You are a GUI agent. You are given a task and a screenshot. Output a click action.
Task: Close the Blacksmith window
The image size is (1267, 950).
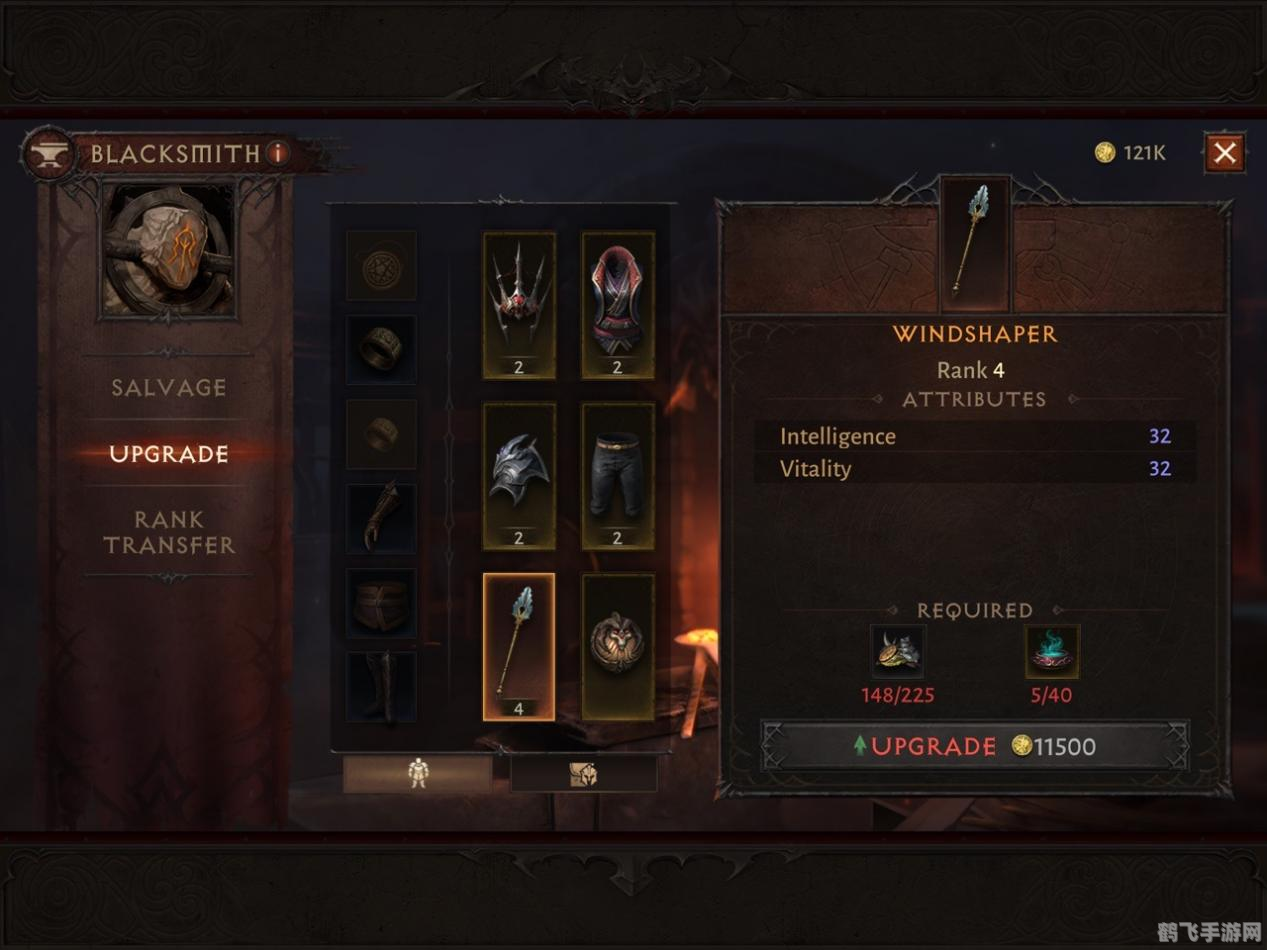(1225, 153)
